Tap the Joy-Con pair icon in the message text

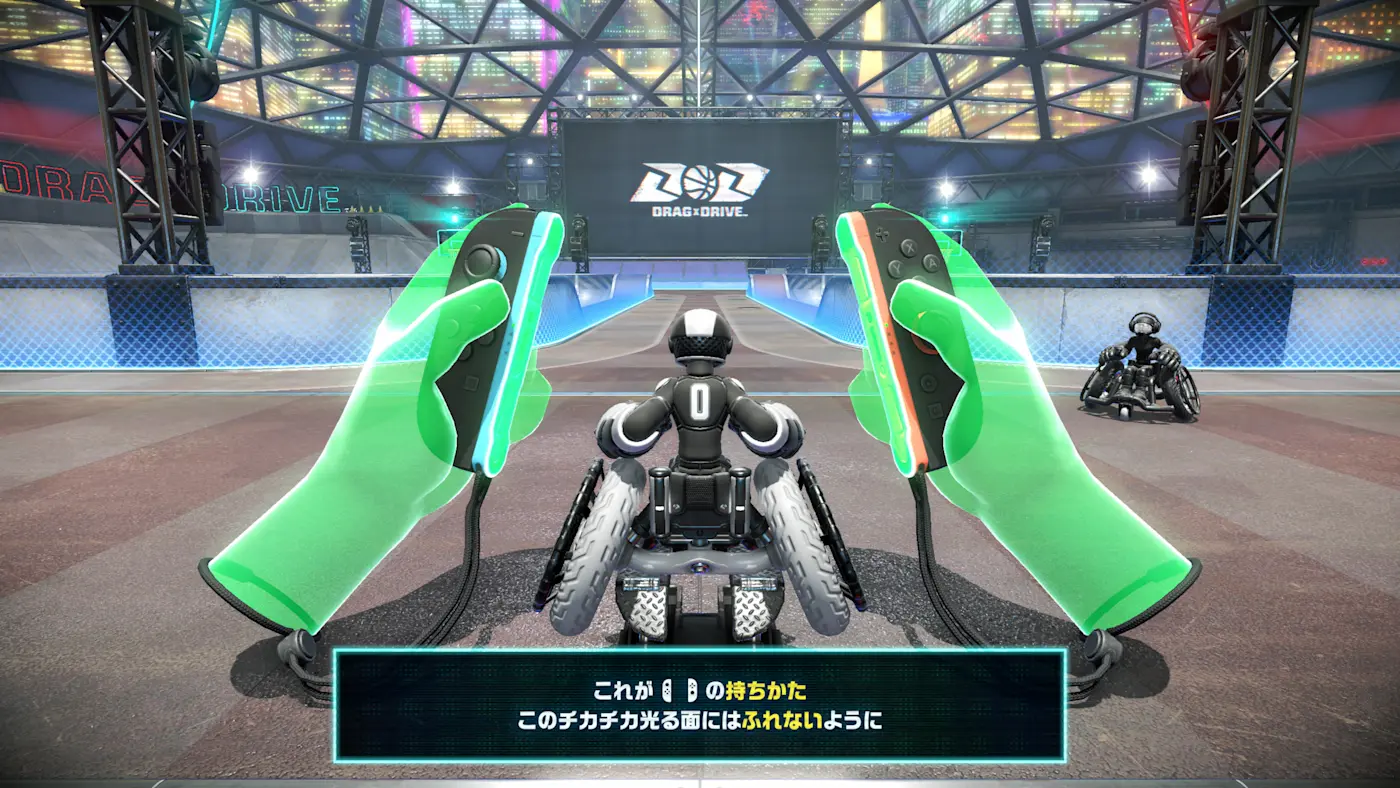679,690
